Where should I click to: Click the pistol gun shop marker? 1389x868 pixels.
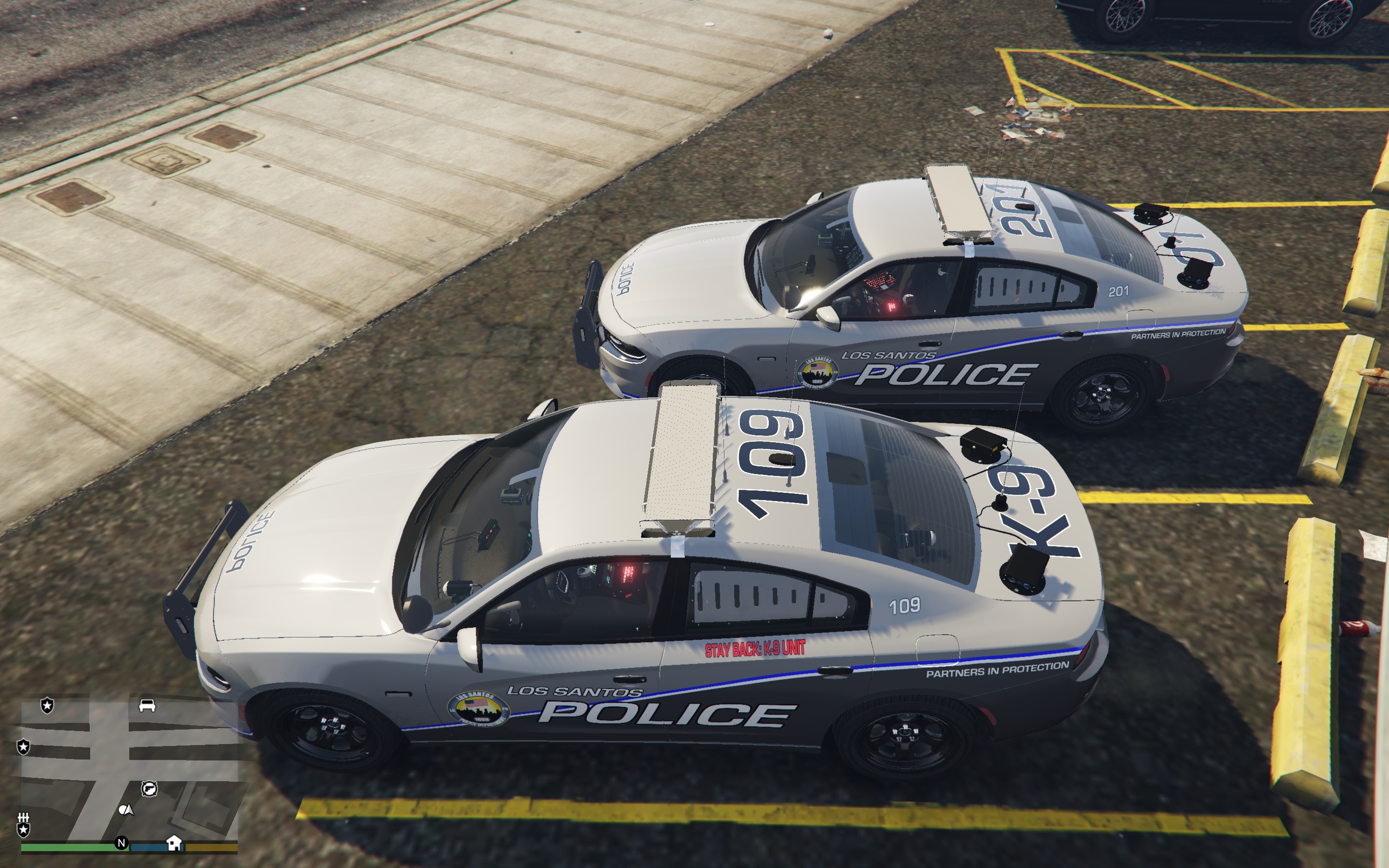149,789
